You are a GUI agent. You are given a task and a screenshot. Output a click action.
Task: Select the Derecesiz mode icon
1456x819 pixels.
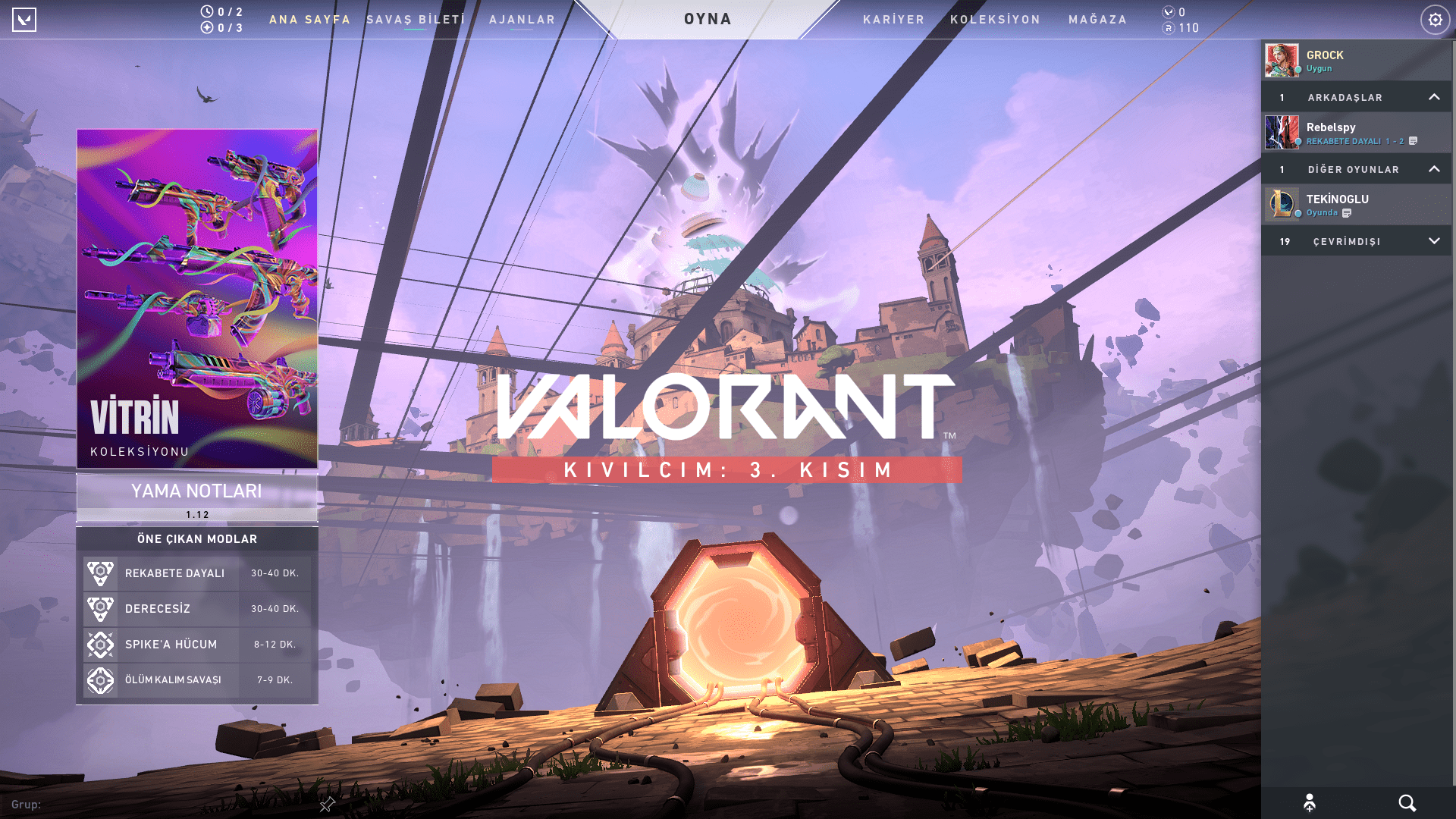pyautogui.click(x=101, y=609)
